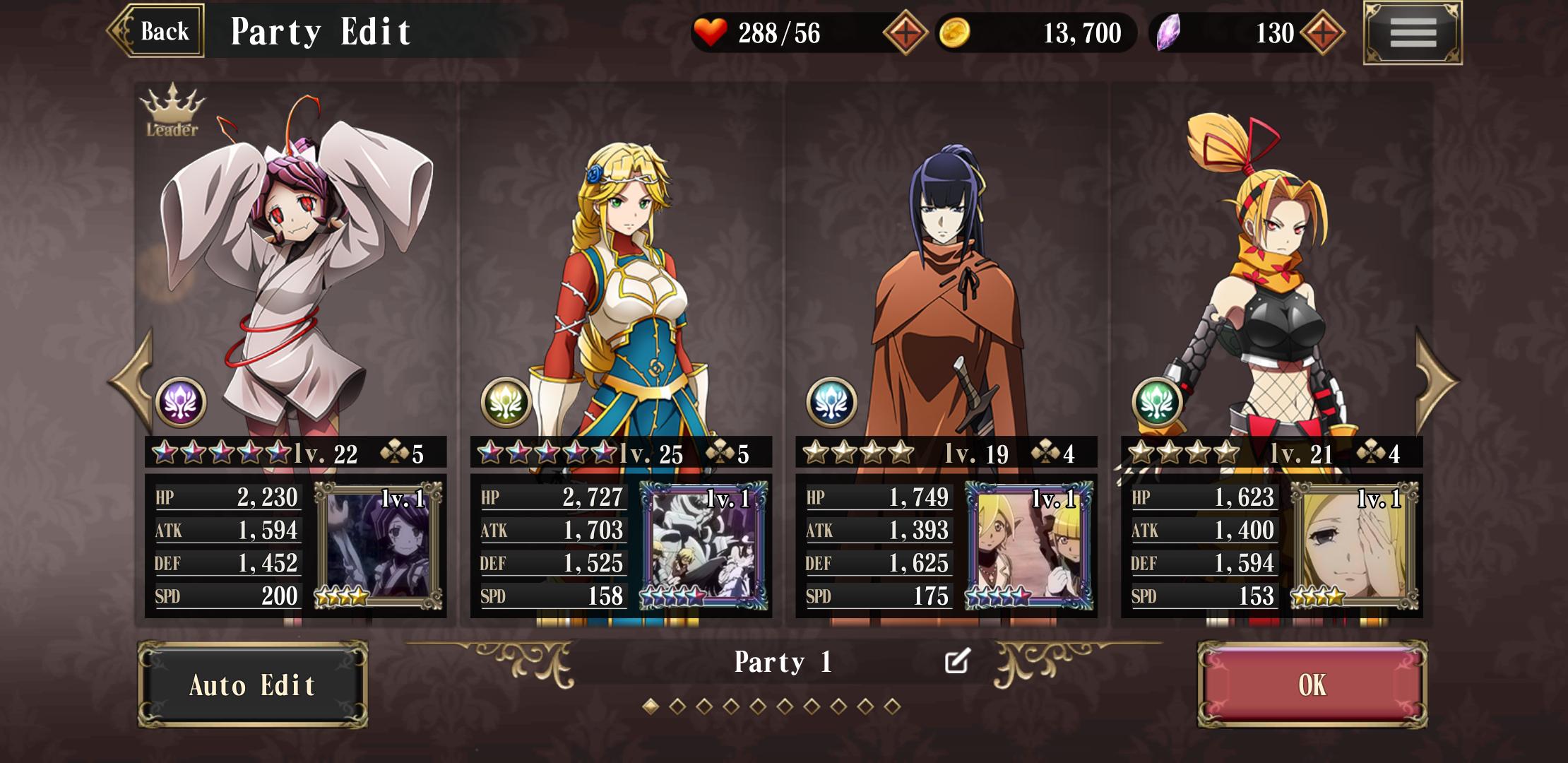Rename Party 1 using the edit icon
The width and height of the screenshot is (1568, 763).
[957, 661]
